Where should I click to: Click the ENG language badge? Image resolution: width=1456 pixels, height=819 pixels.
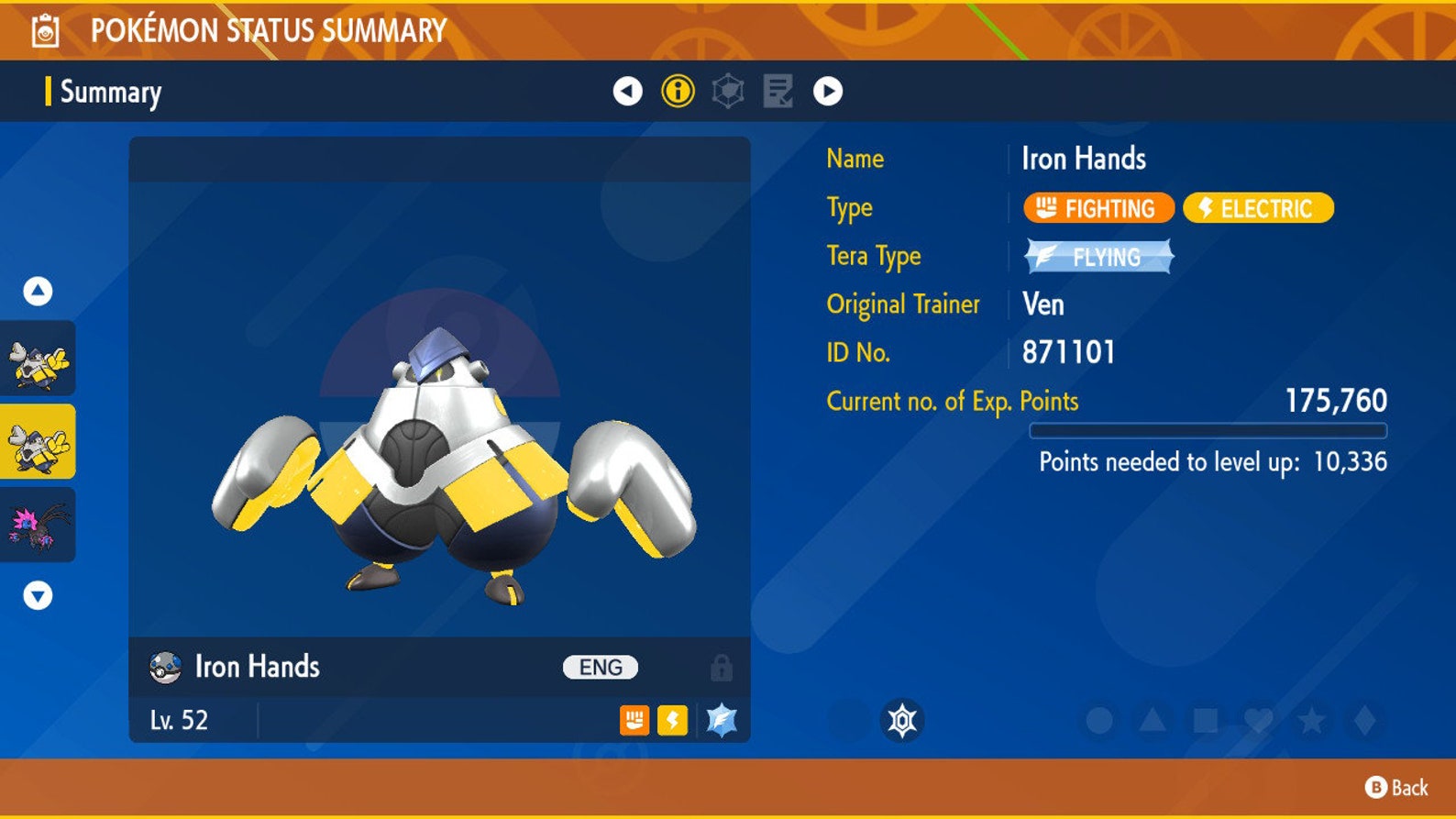[x=599, y=667]
